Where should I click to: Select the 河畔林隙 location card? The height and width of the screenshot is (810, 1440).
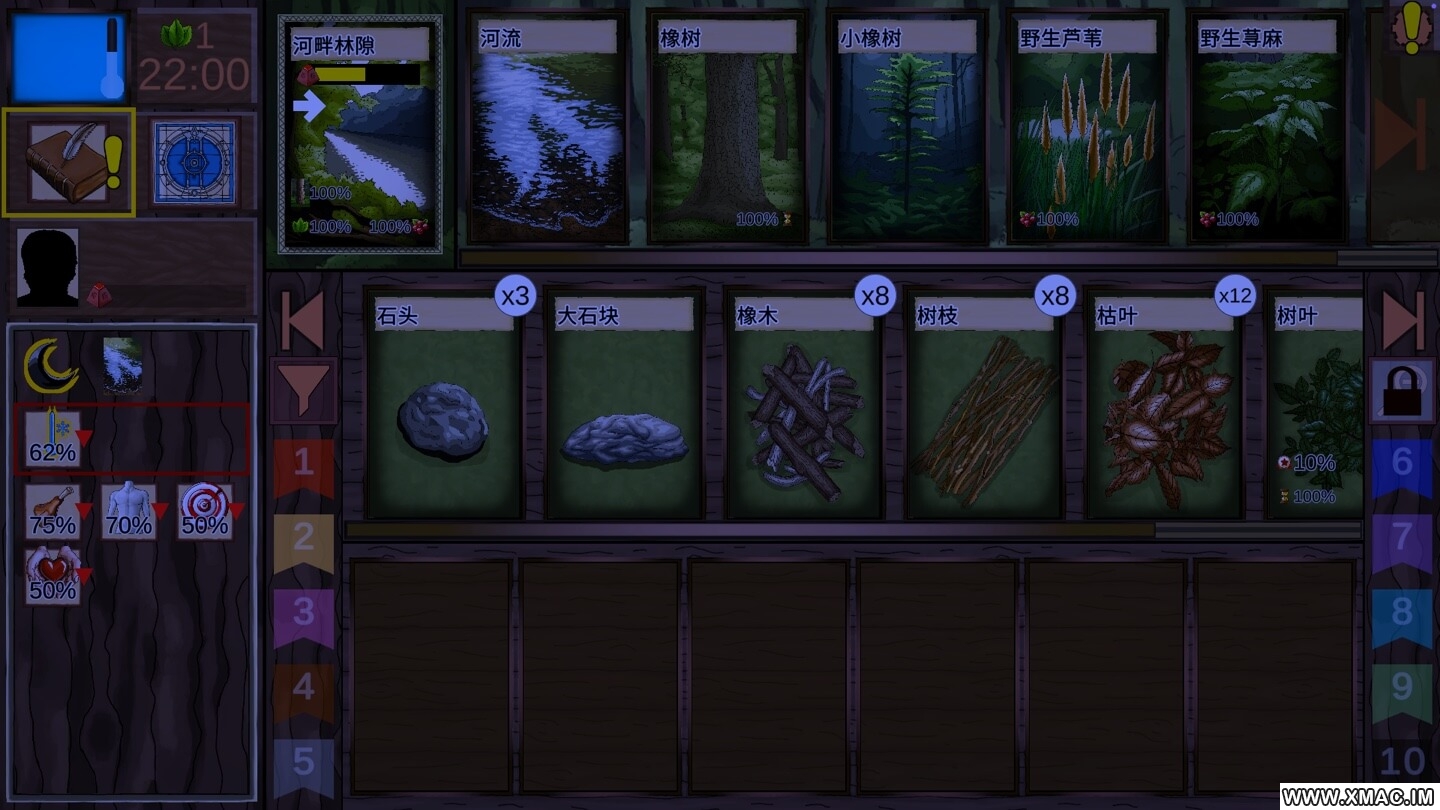(360, 135)
